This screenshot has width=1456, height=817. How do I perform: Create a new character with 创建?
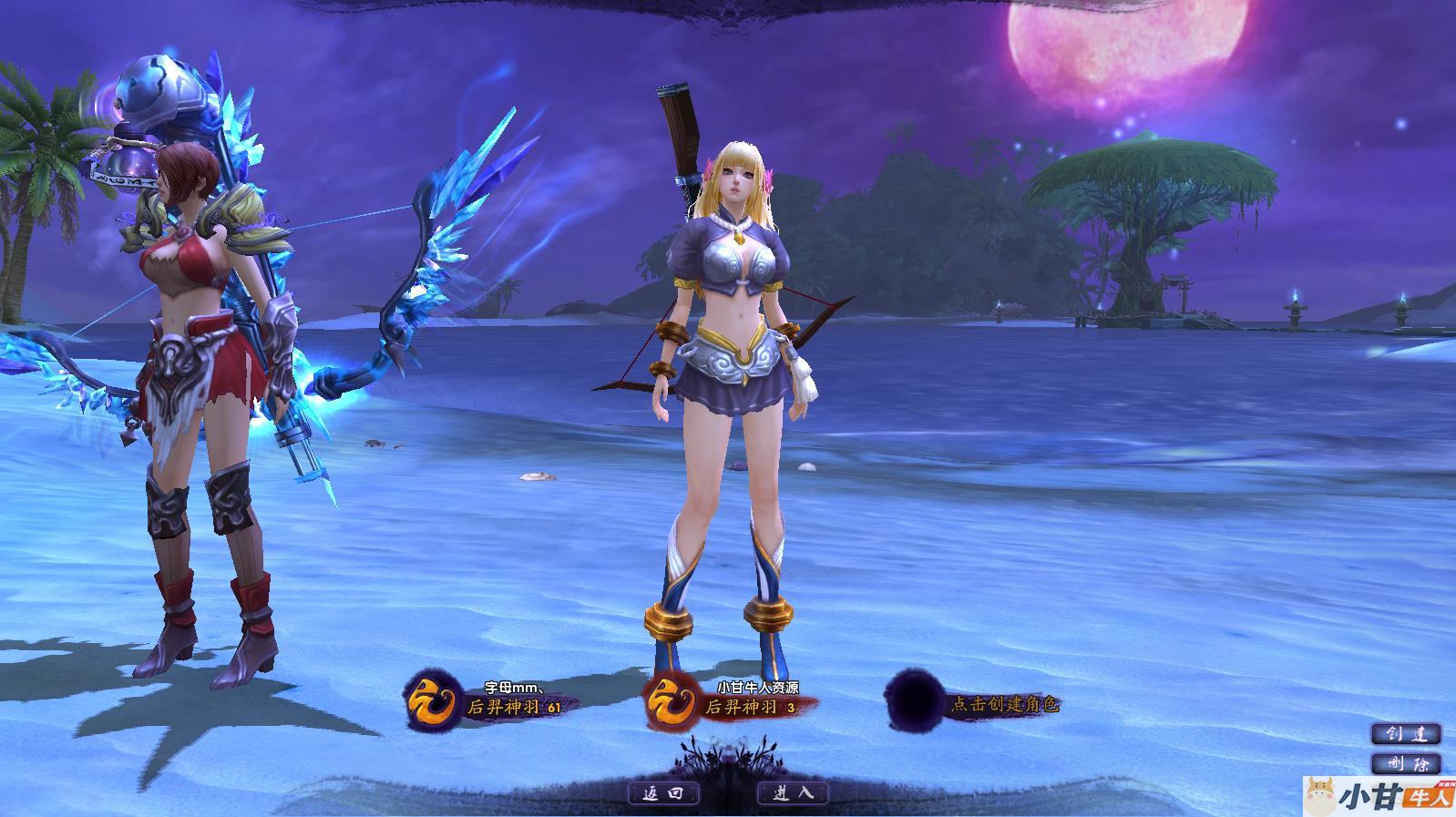(1406, 734)
